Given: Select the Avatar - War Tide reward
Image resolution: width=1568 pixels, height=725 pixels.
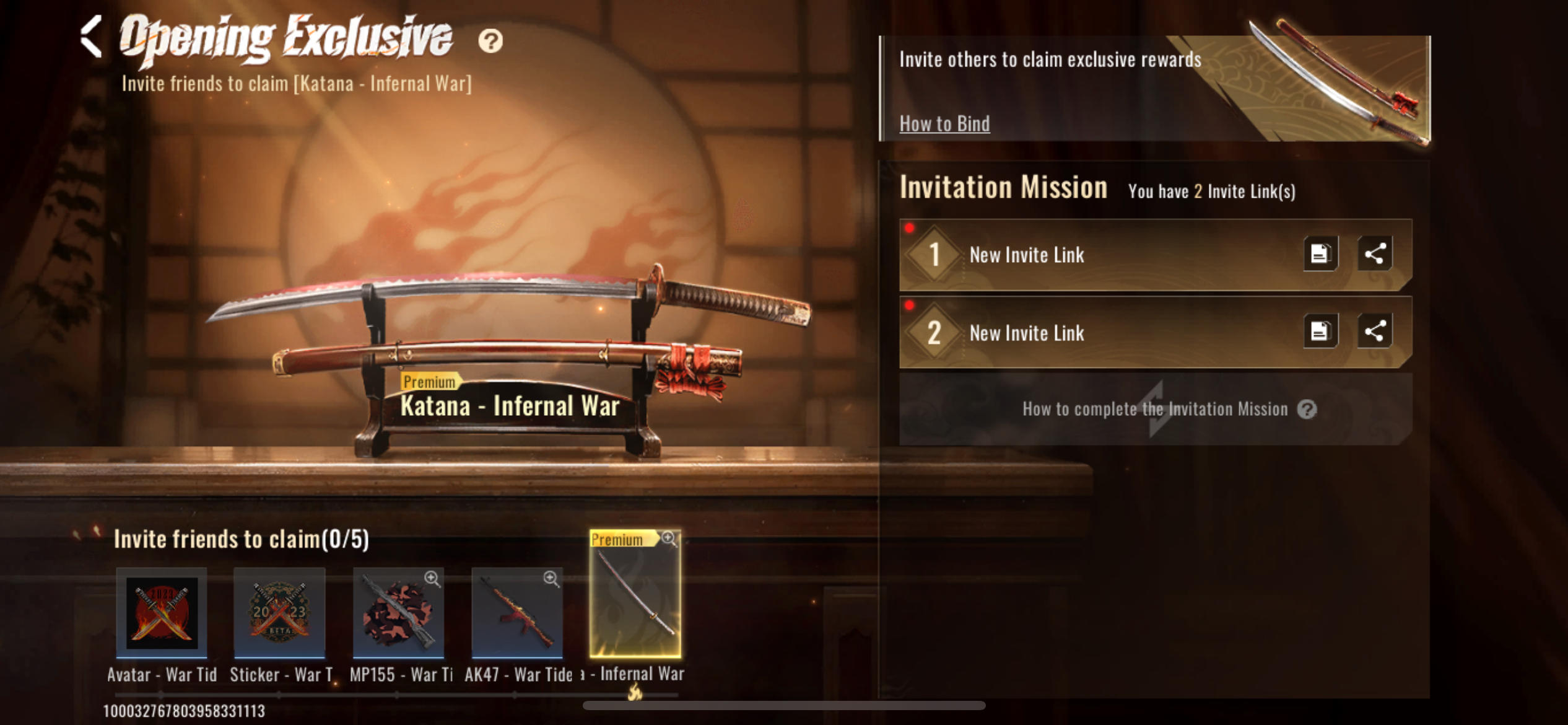Looking at the screenshot, I should pyautogui.click(x=162, y=612).
